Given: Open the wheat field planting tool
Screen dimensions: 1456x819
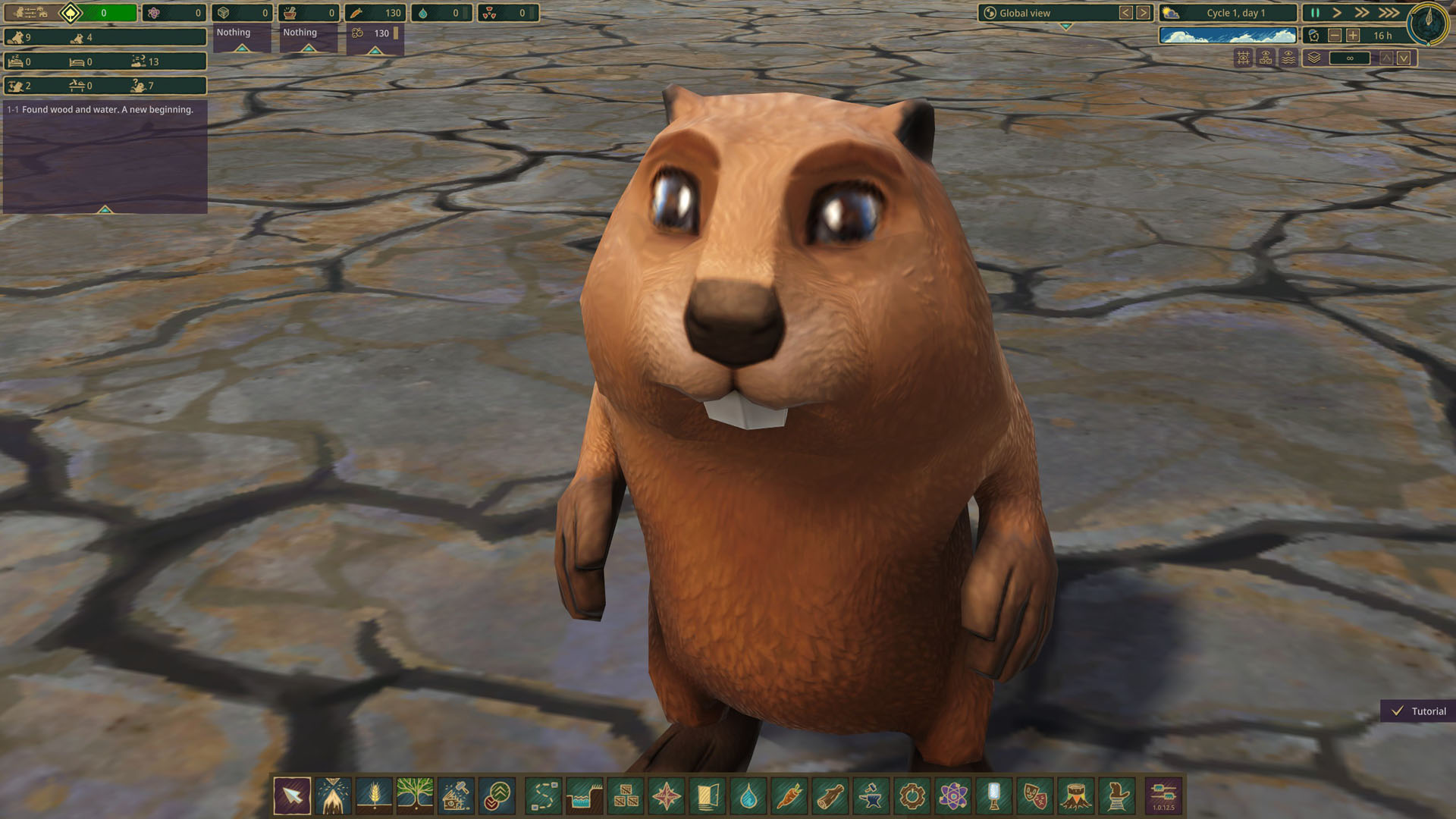Looking at the screenshot, I should 374,796.
